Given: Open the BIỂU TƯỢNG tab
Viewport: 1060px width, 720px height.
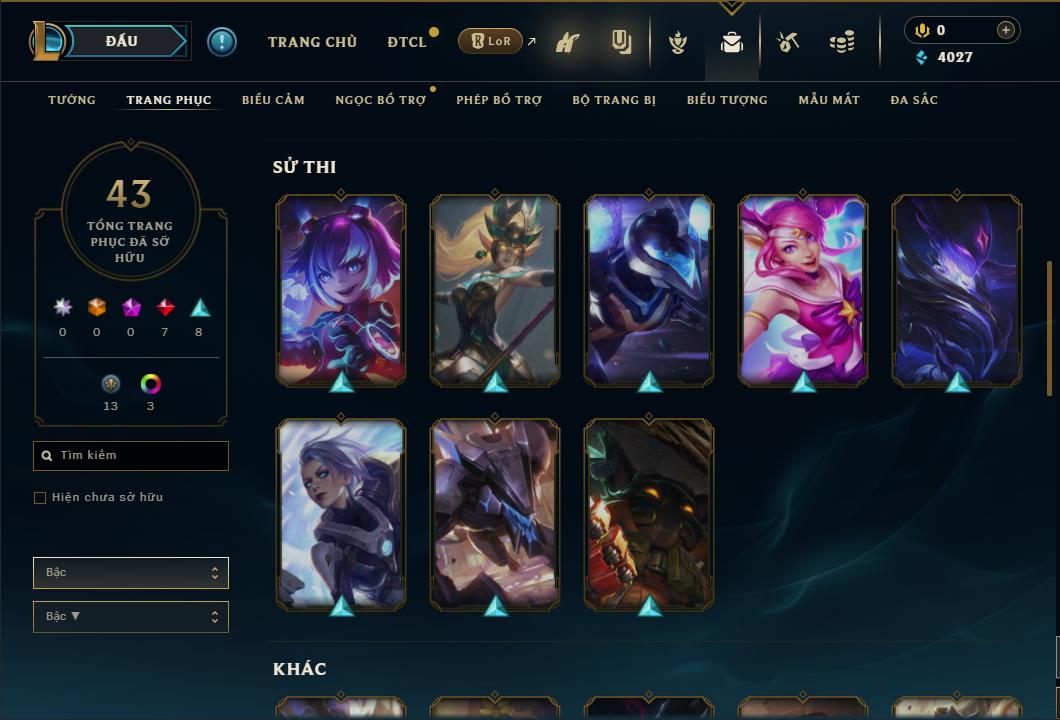Looking at the screenshot, I should point(727,100).
